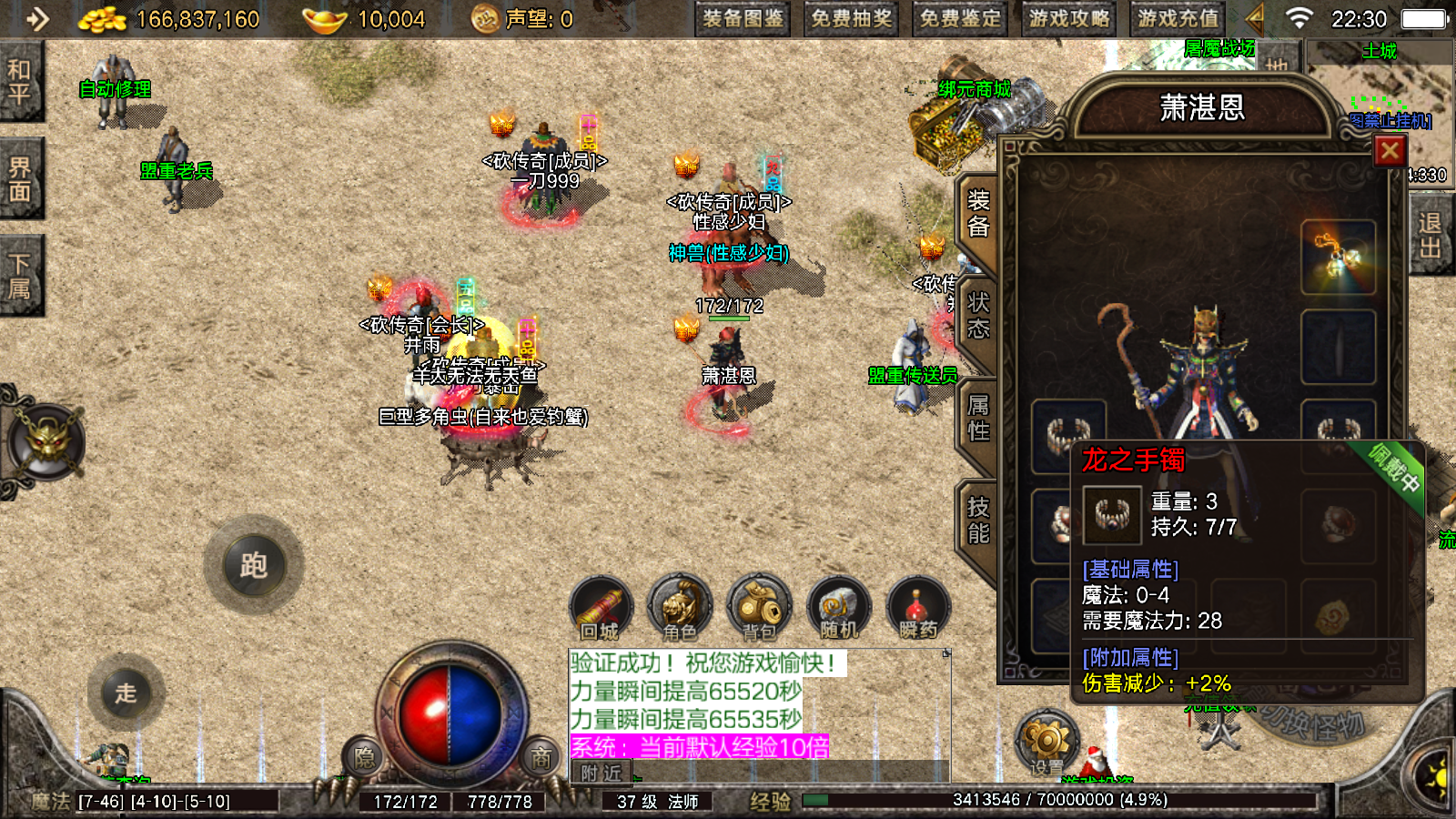Click the 退出 exit button
Screen dimensions: 1456x819
pyautogui.click(x=1430, y=236)
